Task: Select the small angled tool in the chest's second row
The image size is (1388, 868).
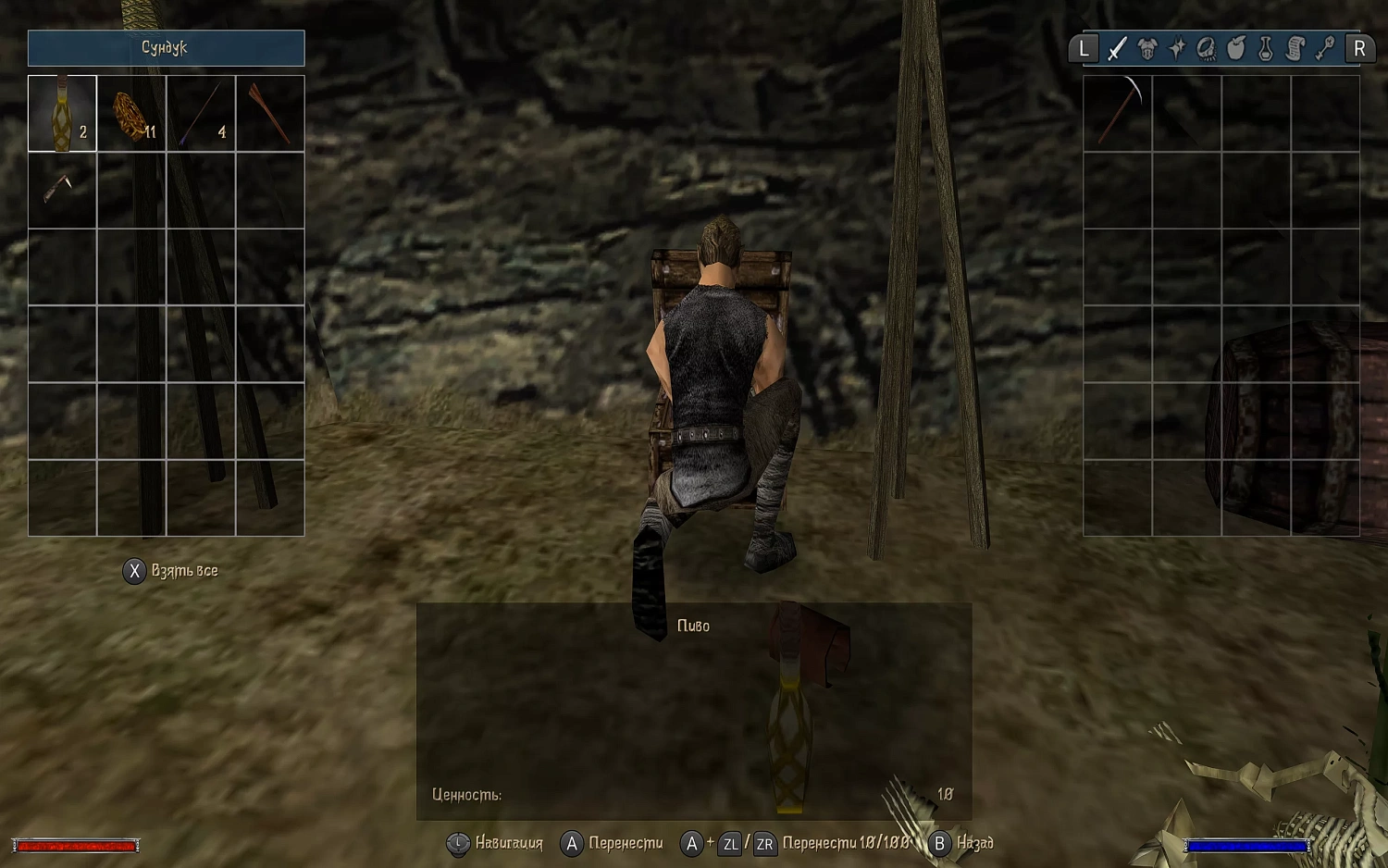Action: click(62, 190)
